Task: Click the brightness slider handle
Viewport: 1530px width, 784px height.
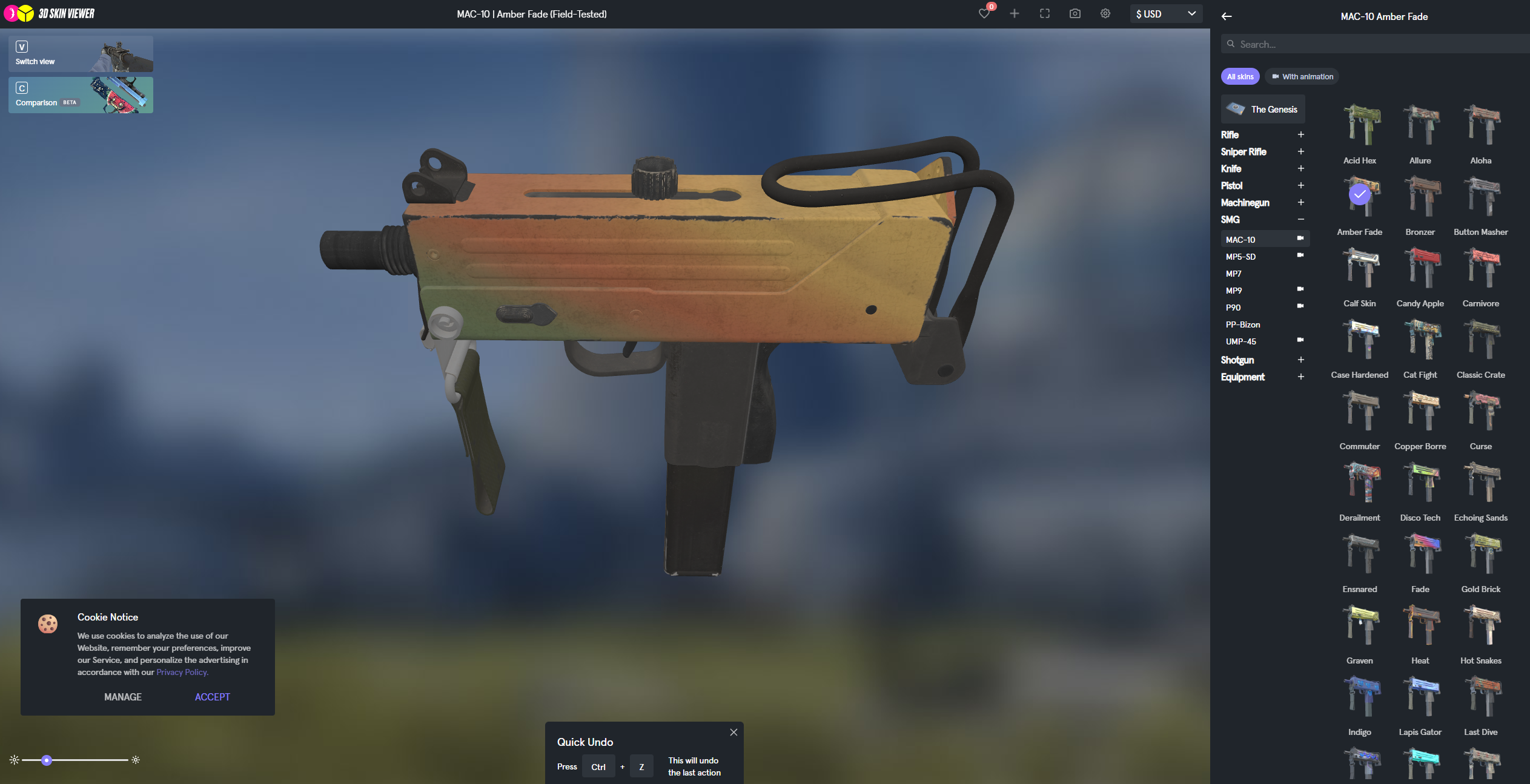Action: coord(47,760)
